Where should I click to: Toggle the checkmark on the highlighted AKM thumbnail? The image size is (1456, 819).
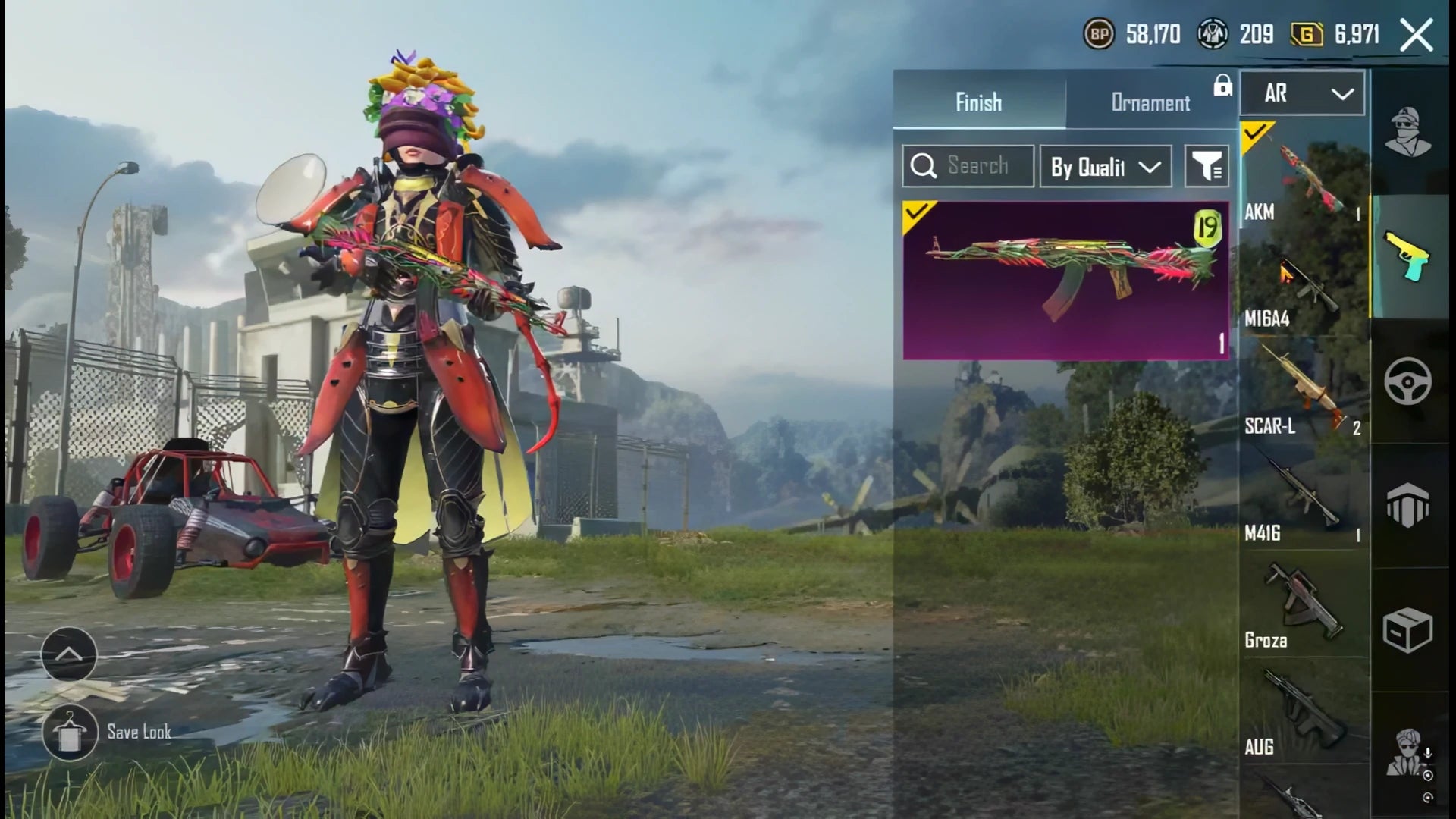click(x=1257, y=130)
